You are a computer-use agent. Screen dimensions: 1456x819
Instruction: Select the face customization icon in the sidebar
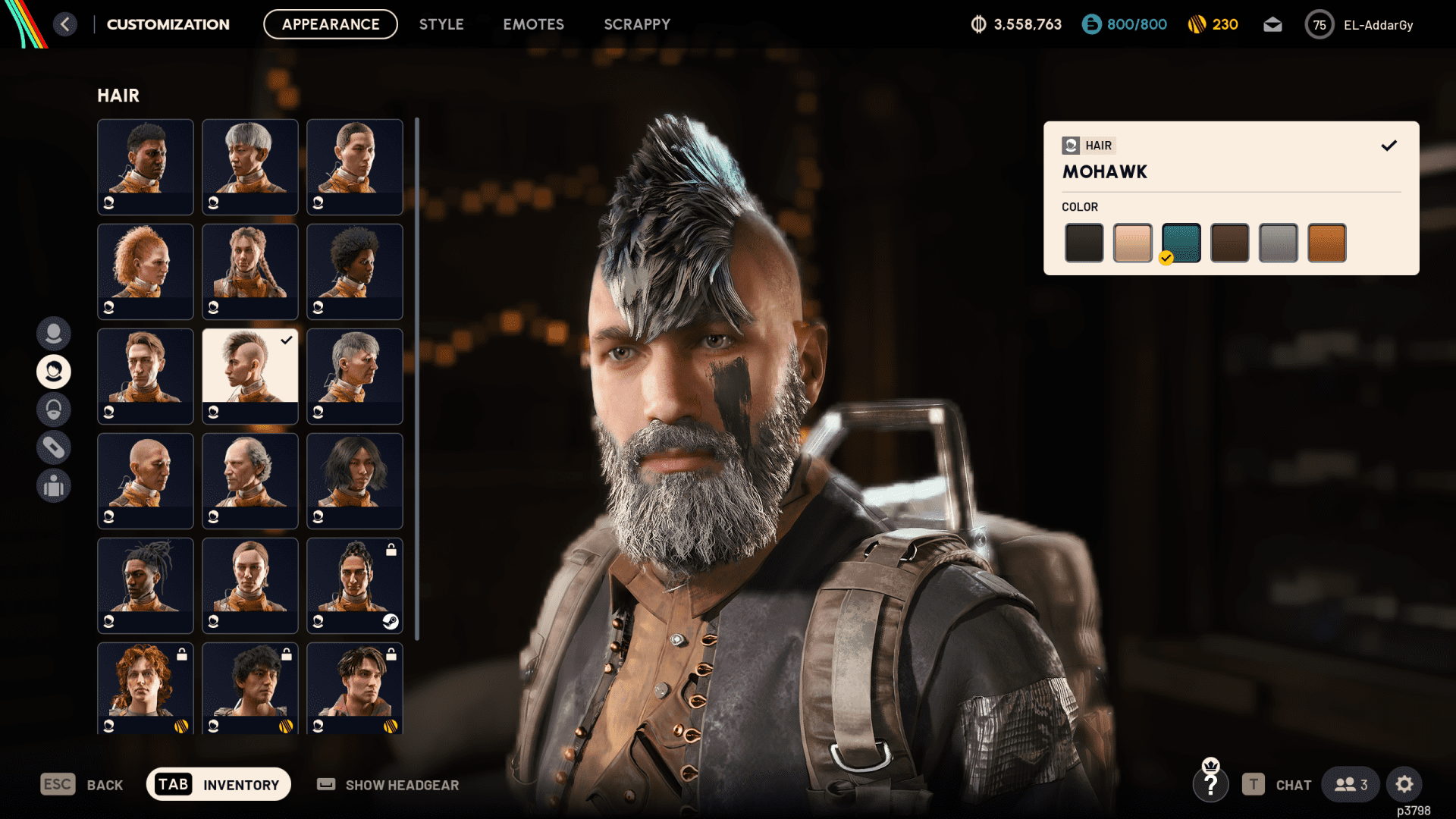[x=54, y=334]
